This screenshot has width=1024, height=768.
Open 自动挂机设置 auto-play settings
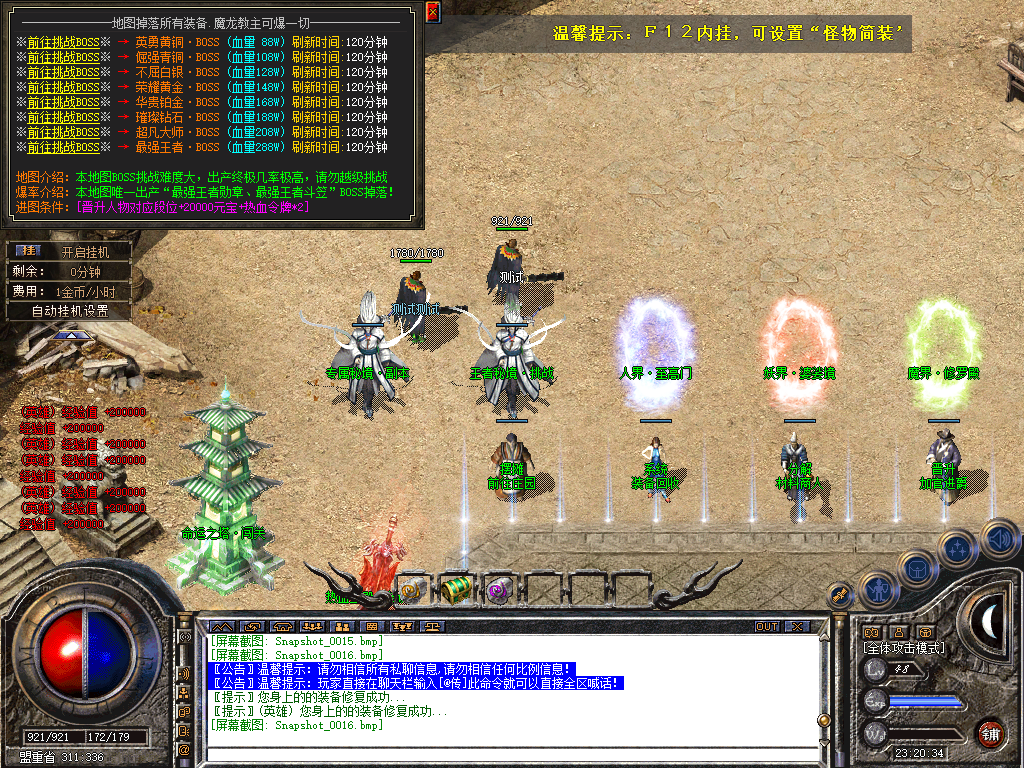68,311
